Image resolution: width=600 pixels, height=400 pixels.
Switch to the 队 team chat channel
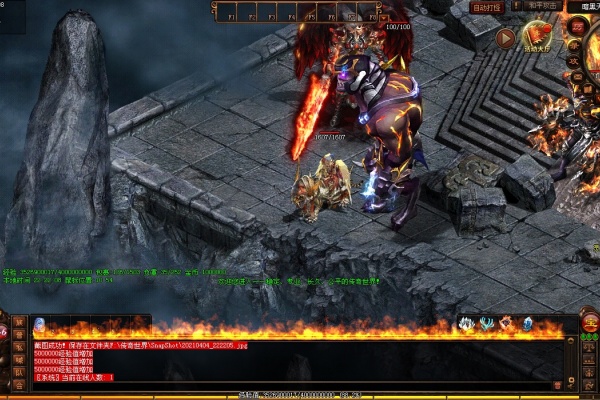pyautogui.click(x=19, y=373)
